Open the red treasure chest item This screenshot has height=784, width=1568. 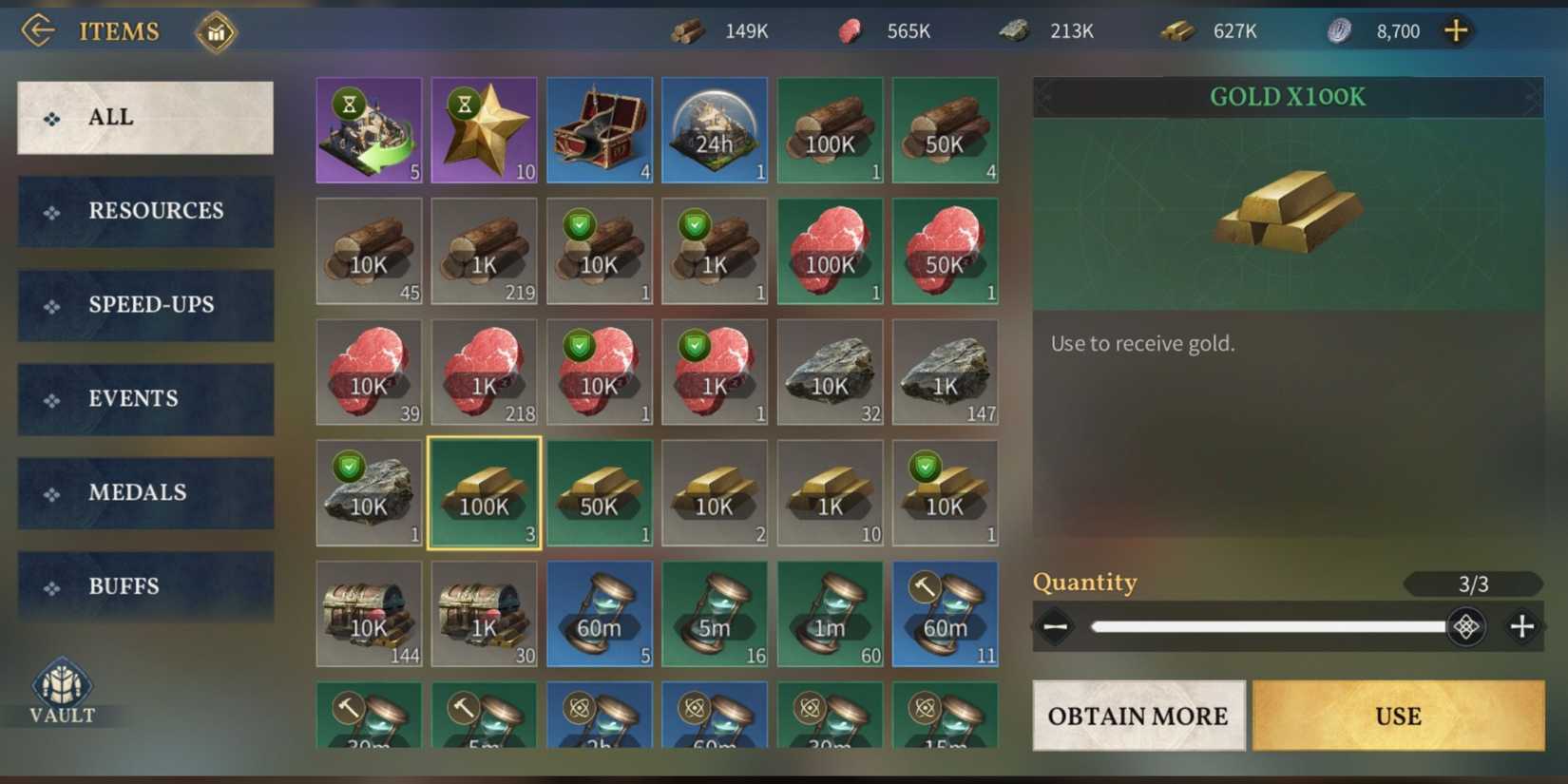600,129
